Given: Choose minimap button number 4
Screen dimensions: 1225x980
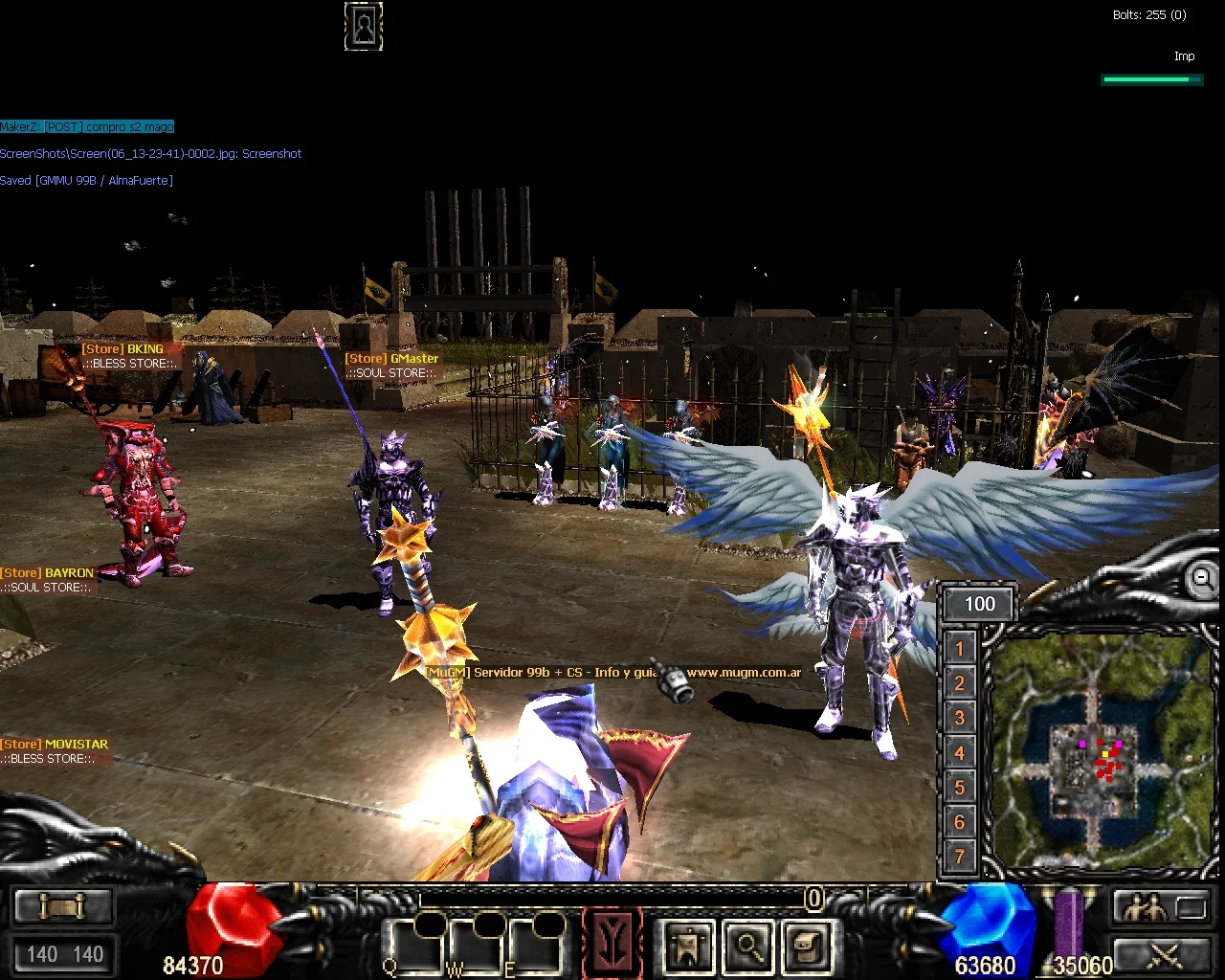Looking at the screenshot, I should point(960,753).
